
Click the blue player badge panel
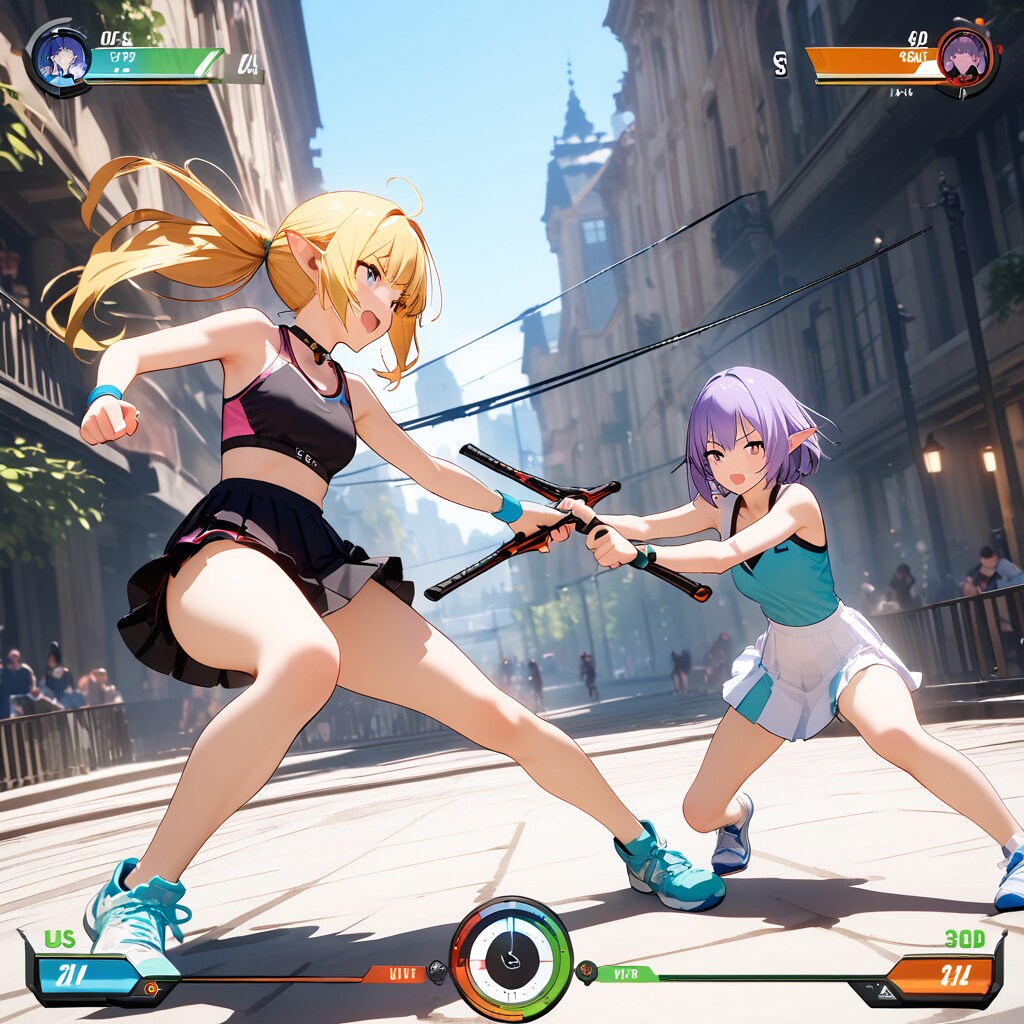84,975
